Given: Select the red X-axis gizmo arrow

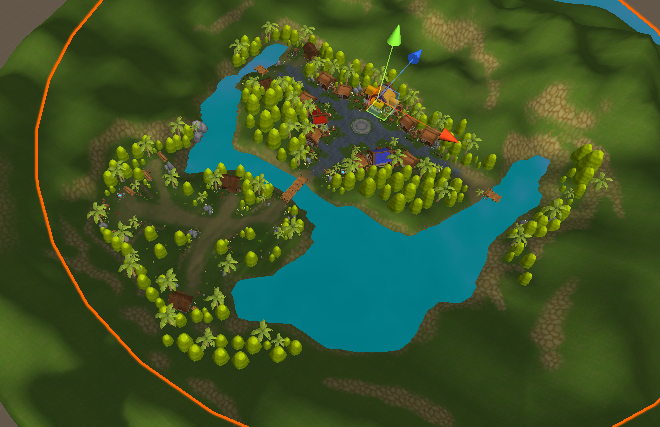Looking at the screenshot, I should 448,136.
